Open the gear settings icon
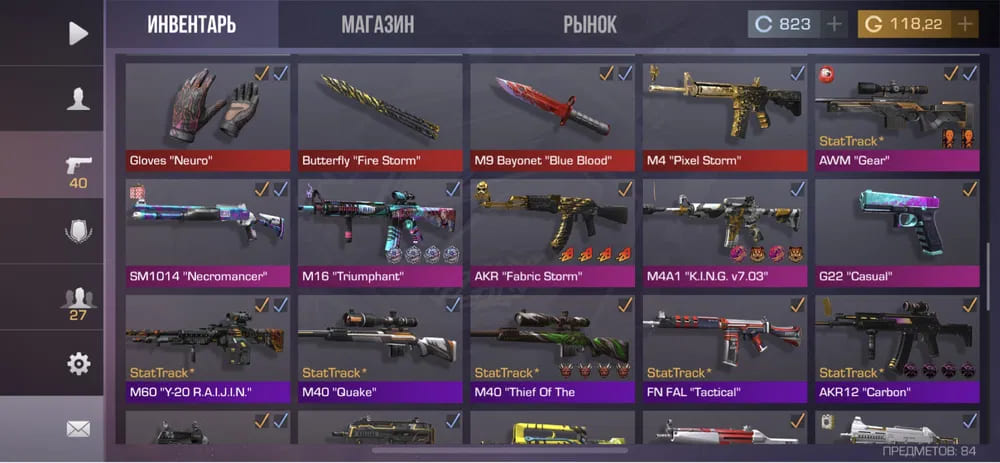 pos(78,364)
